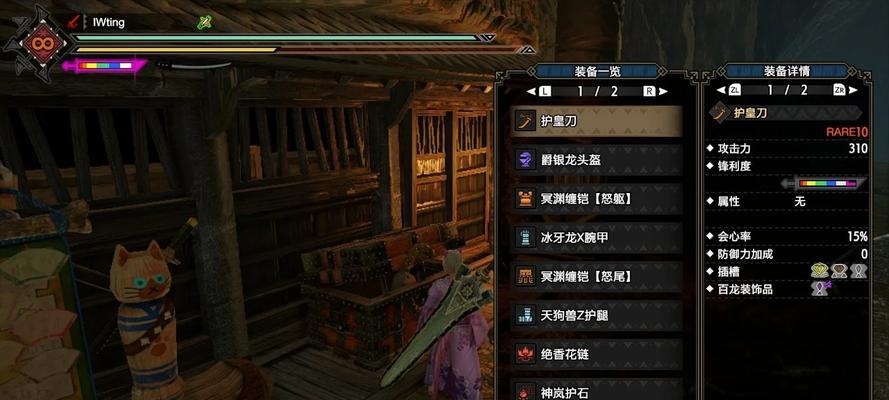Pick the 绝香花链 petalace entry

click(597, 353)
